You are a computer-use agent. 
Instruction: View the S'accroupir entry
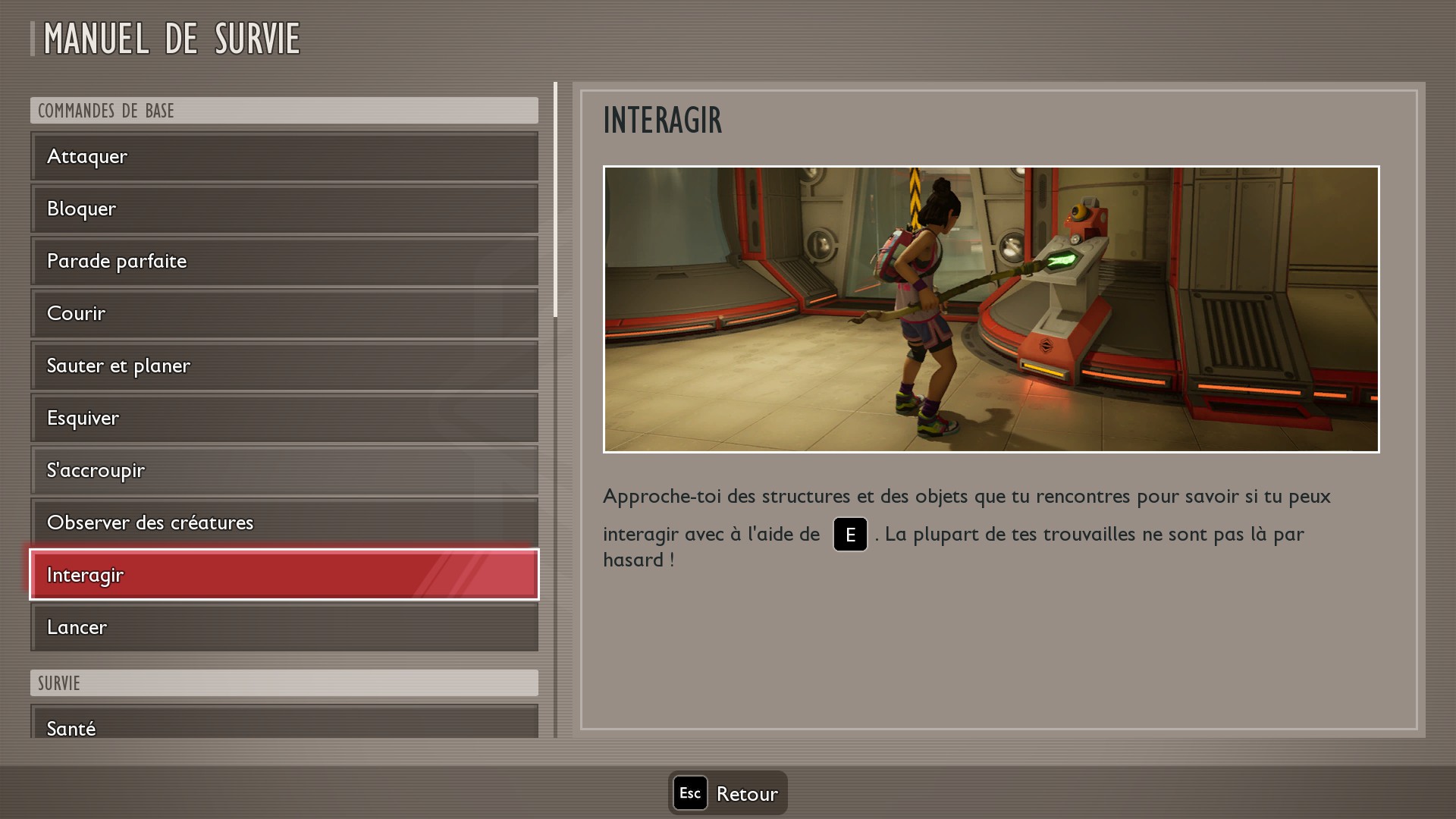(x=284, y=470)
